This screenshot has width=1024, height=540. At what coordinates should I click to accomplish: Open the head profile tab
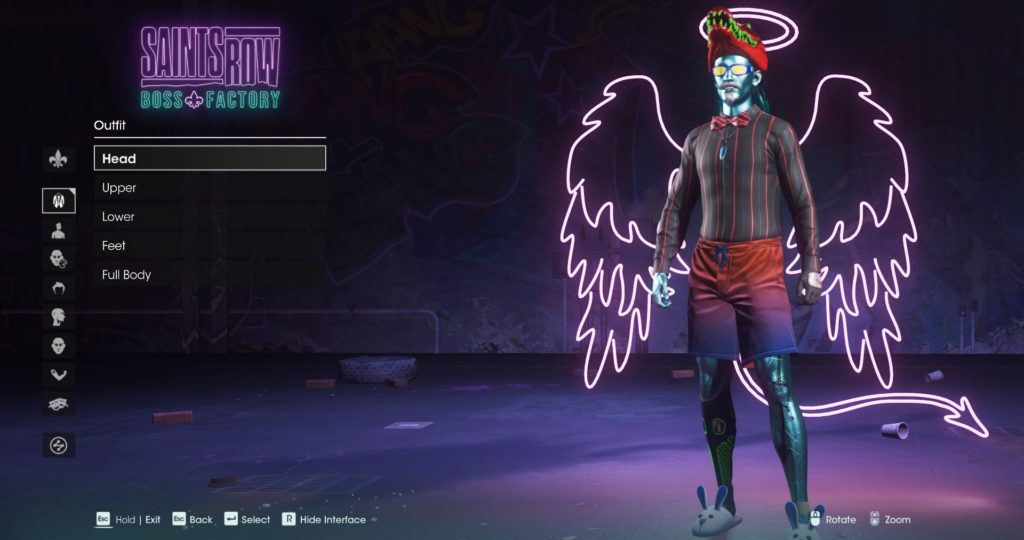click(x=58, y=317)
